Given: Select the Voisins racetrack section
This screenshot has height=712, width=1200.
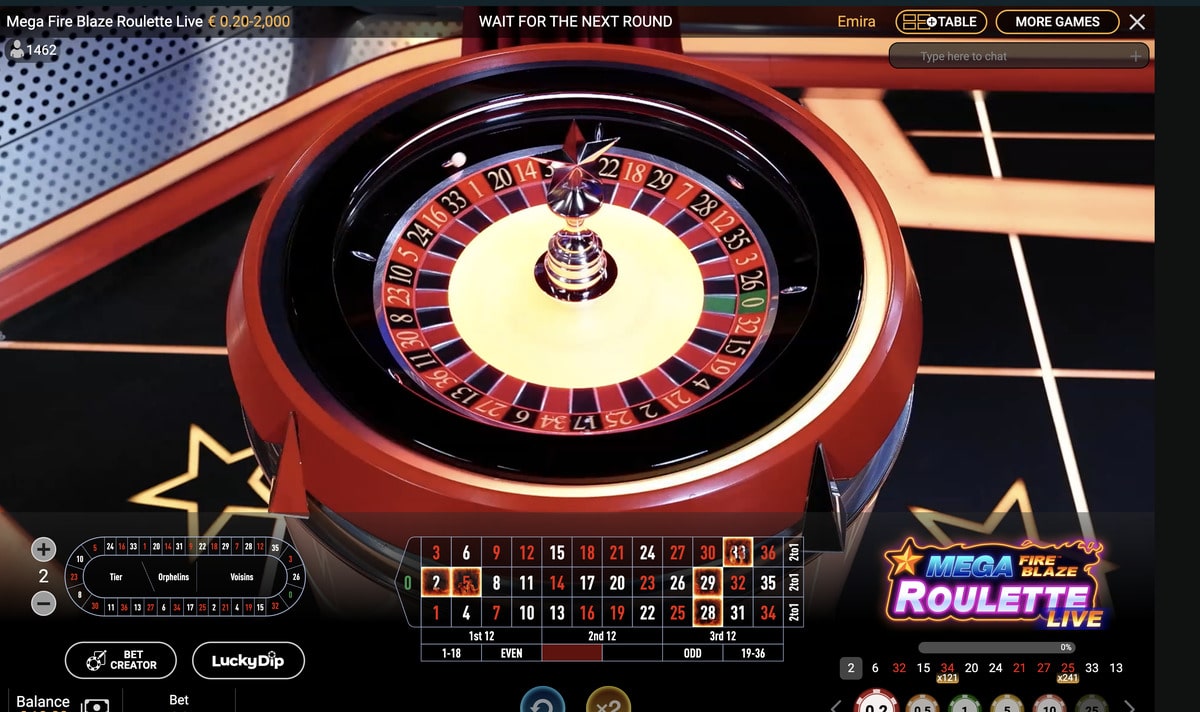Looking at the screenshot, I should pyautogui.click(x=242, y=577).
